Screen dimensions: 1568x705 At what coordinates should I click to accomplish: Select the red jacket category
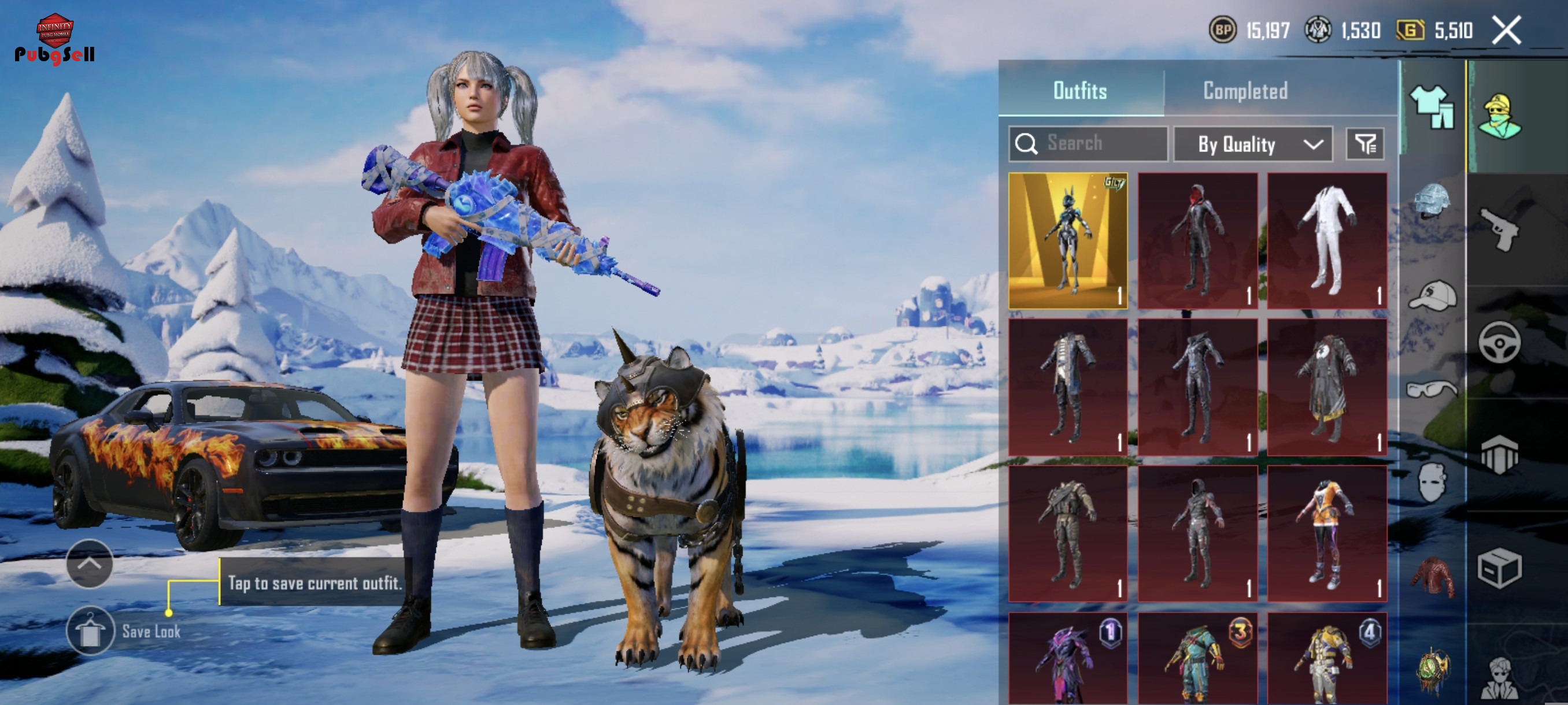tap(1431, 576)
